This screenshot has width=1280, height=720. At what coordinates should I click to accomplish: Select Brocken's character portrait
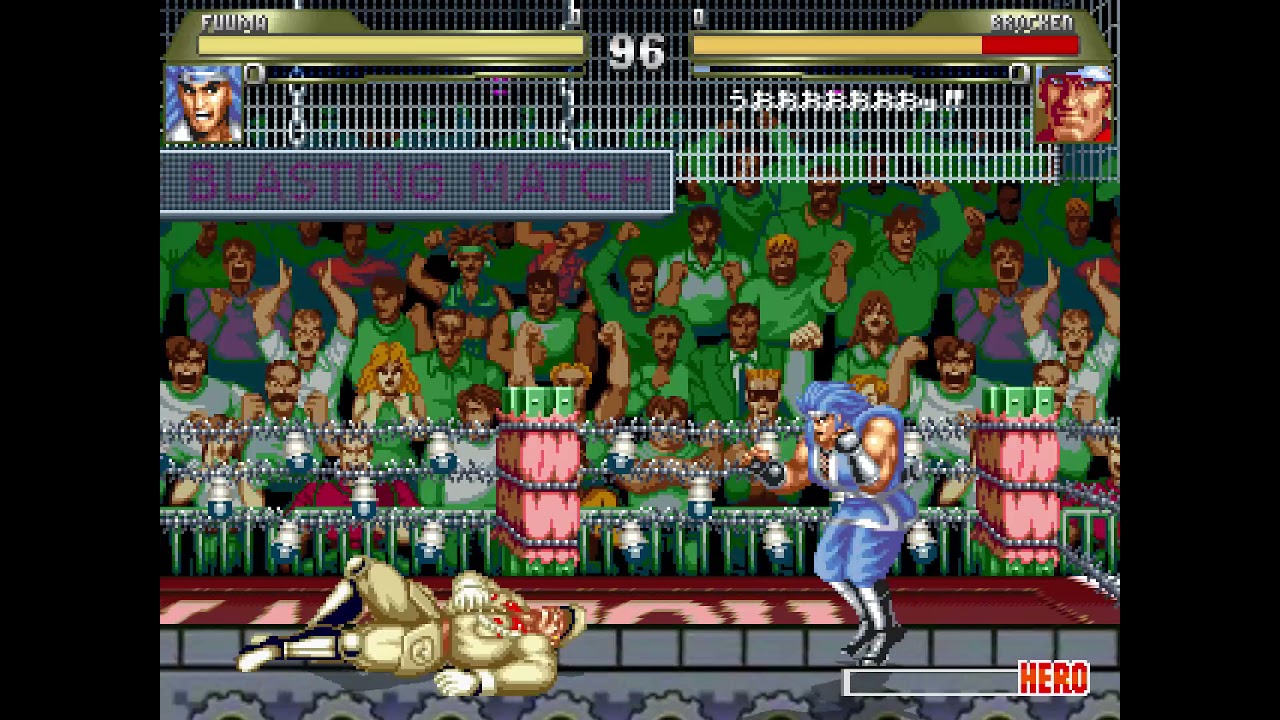point(1073,104)
